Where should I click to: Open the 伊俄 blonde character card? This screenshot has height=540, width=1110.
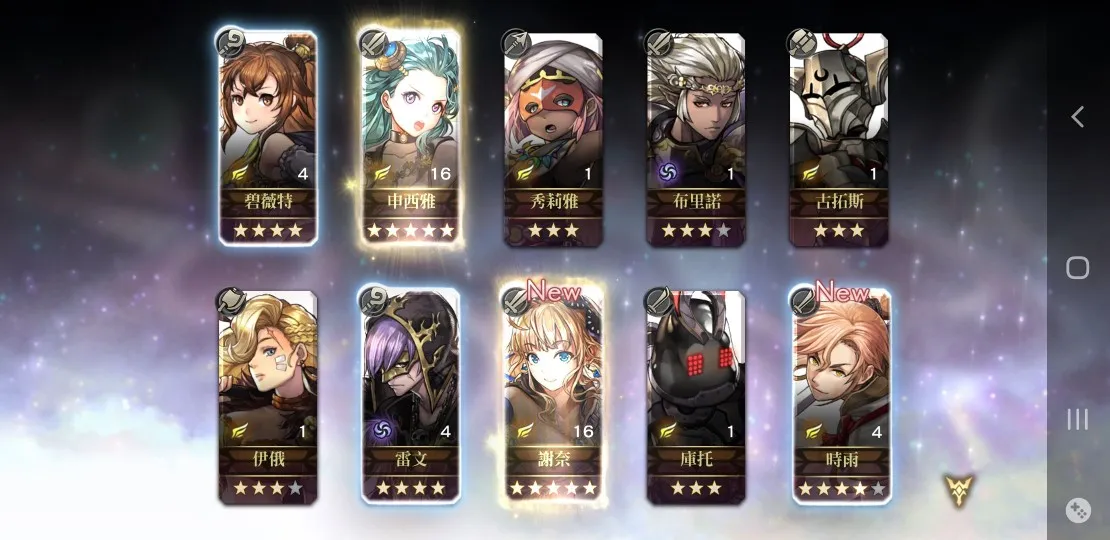(268, 396)
